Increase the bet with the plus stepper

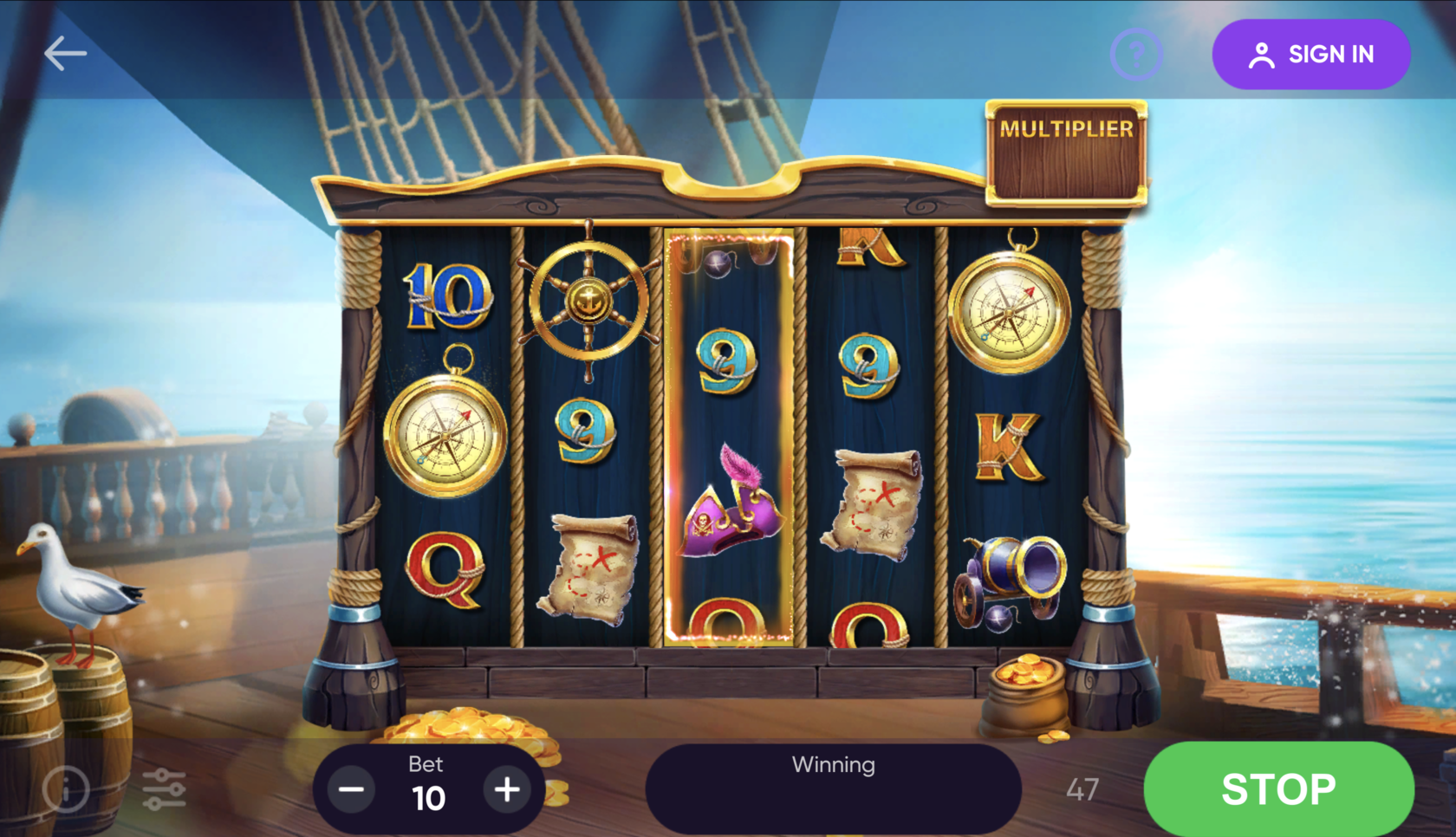pos(508,789)
